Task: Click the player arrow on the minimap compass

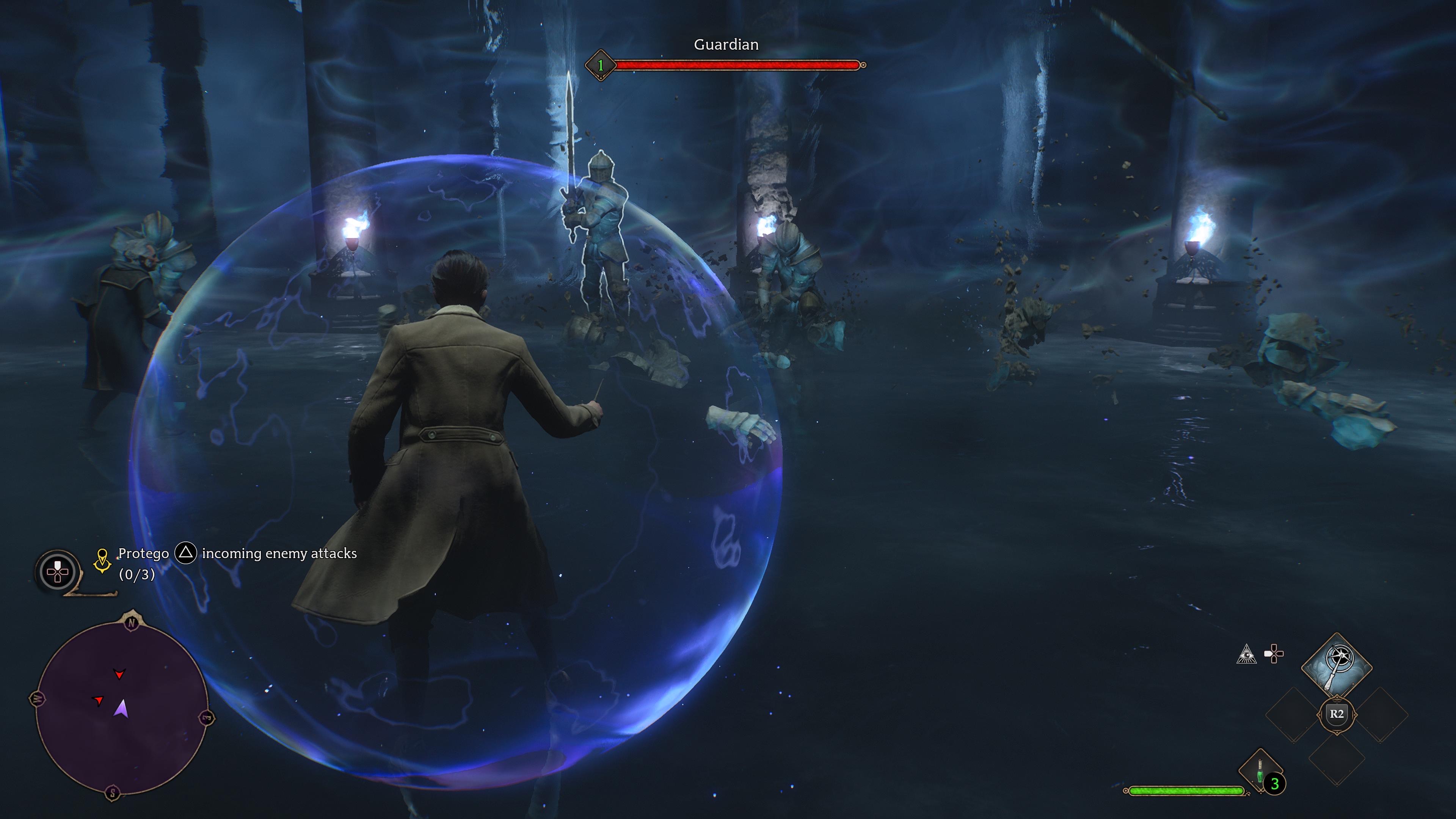Action: tap(121, 711)
